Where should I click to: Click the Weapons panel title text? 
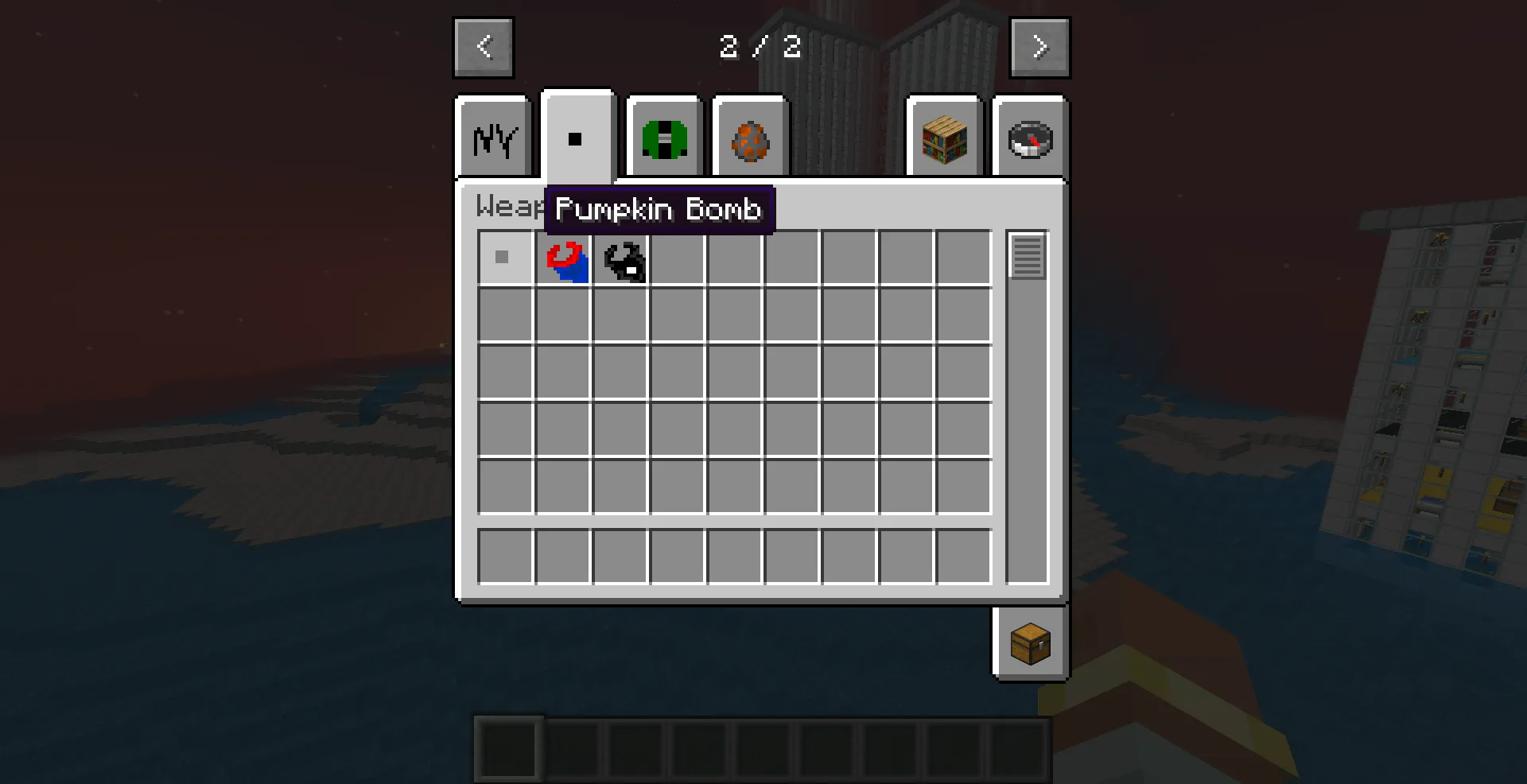point(507,207)
